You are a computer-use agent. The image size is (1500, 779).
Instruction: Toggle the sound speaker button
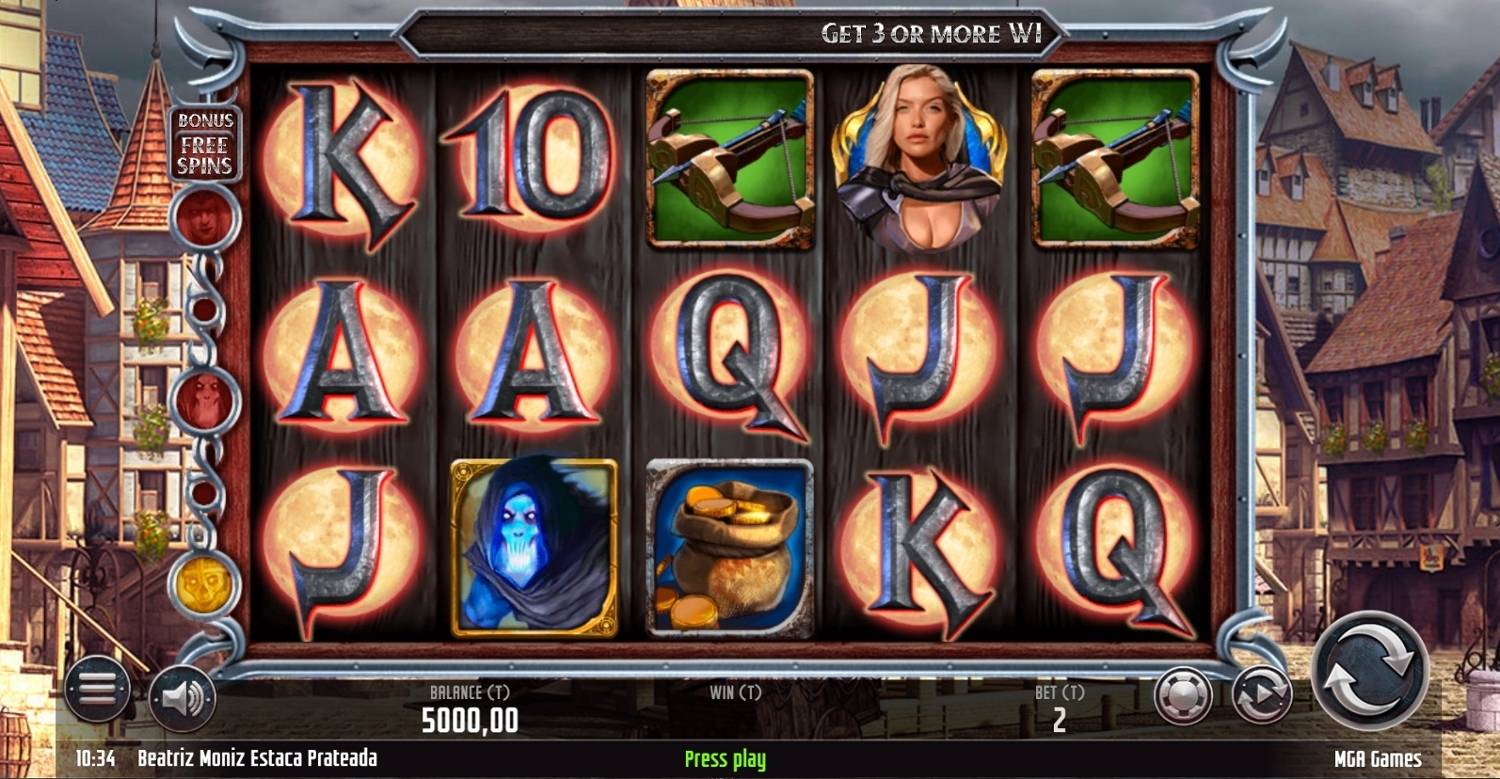coord(183,697)
